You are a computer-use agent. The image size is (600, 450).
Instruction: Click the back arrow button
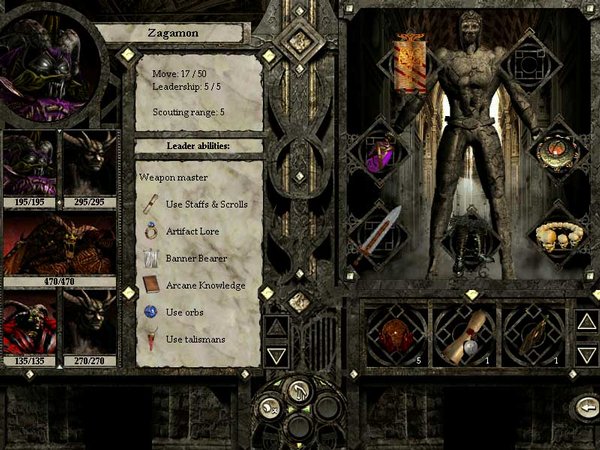click(584, 407)
